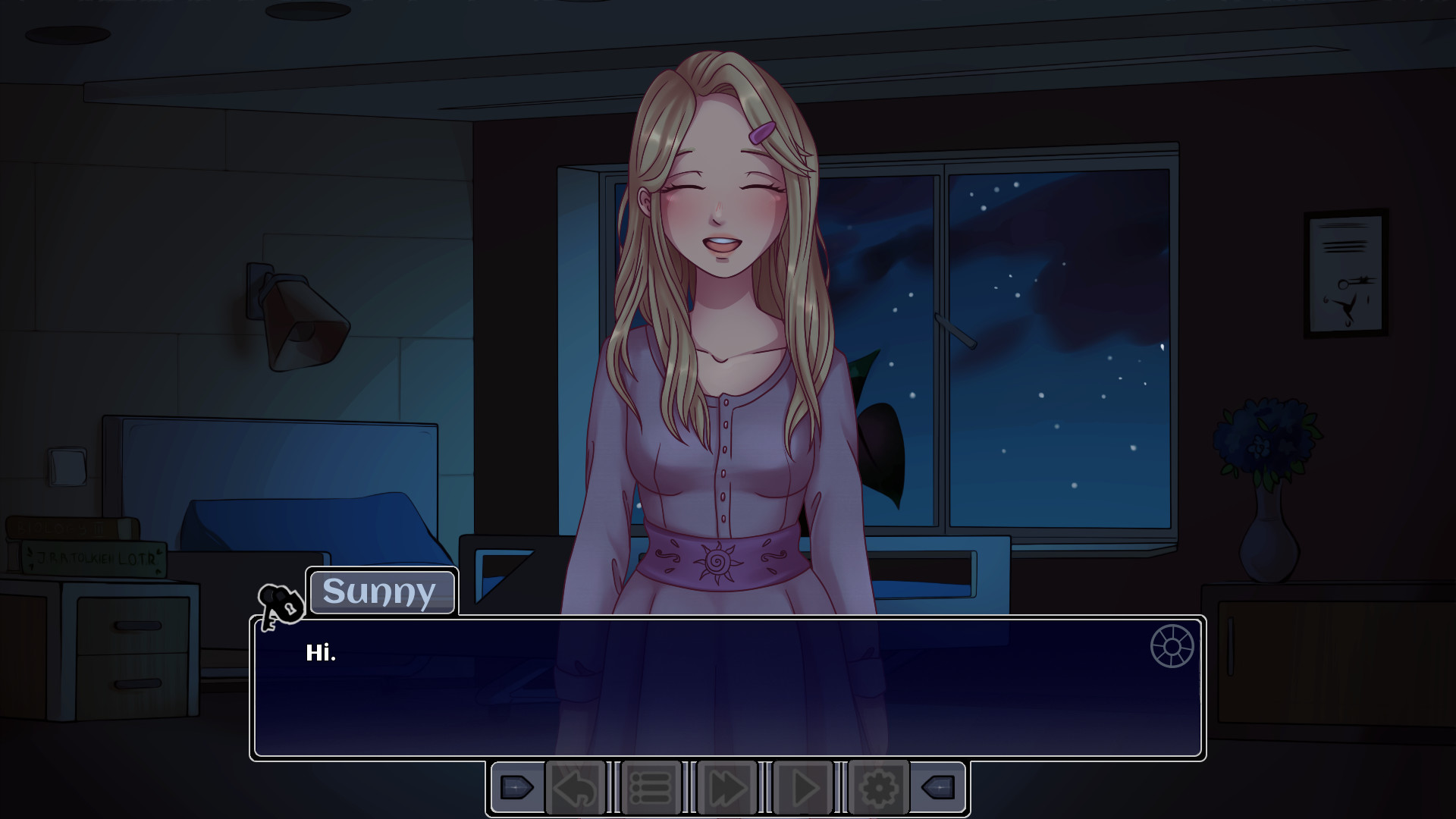Click the bed with the blue blanket
Viewport: 1456px width, 819px height.
tap(303, 523)
